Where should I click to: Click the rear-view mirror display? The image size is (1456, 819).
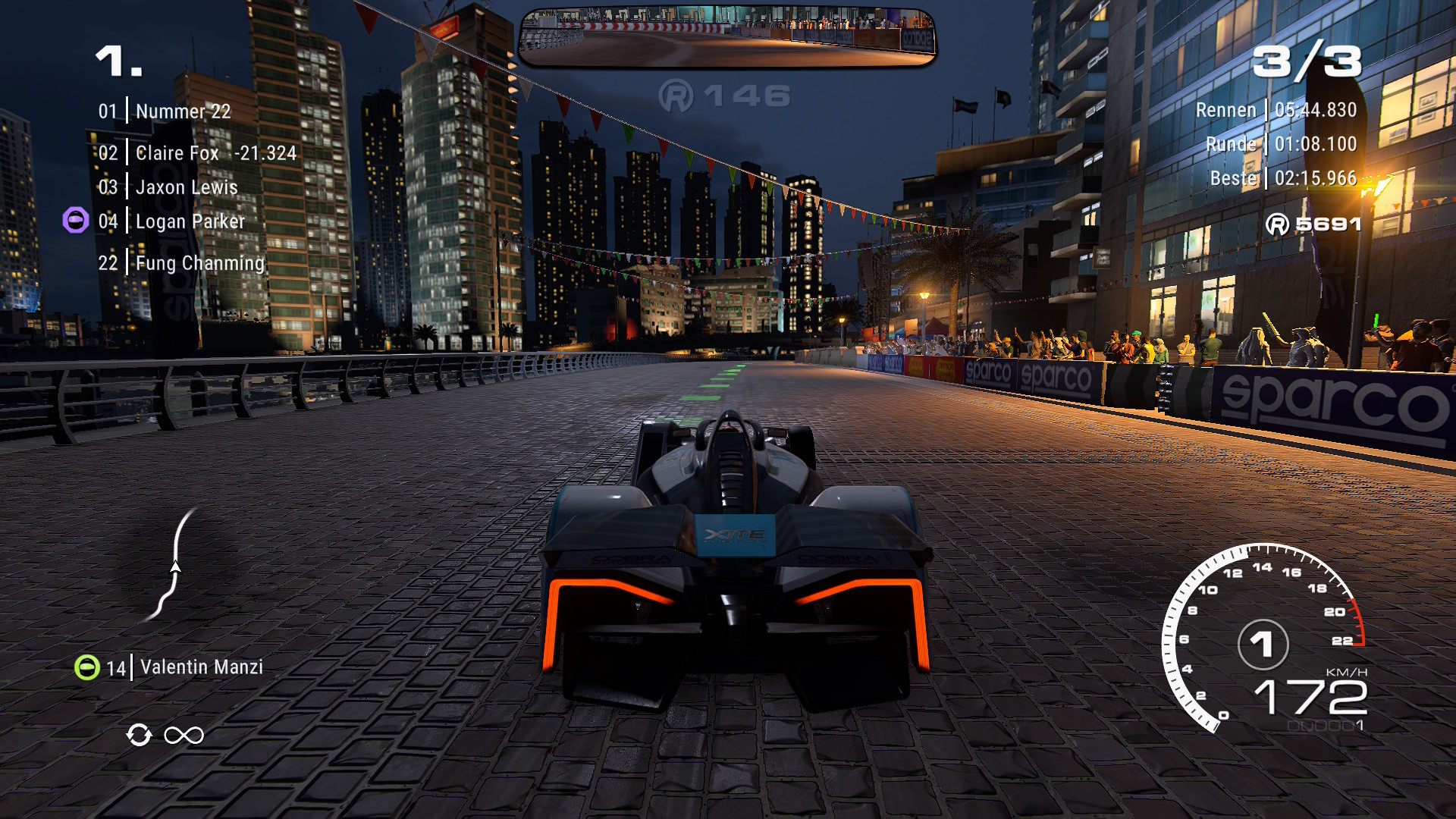pos(726,36)
